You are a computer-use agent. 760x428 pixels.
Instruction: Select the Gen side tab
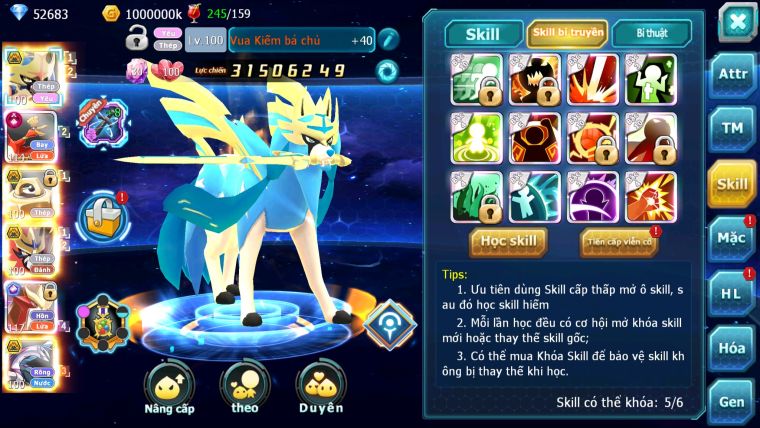[x=732, y=401]
